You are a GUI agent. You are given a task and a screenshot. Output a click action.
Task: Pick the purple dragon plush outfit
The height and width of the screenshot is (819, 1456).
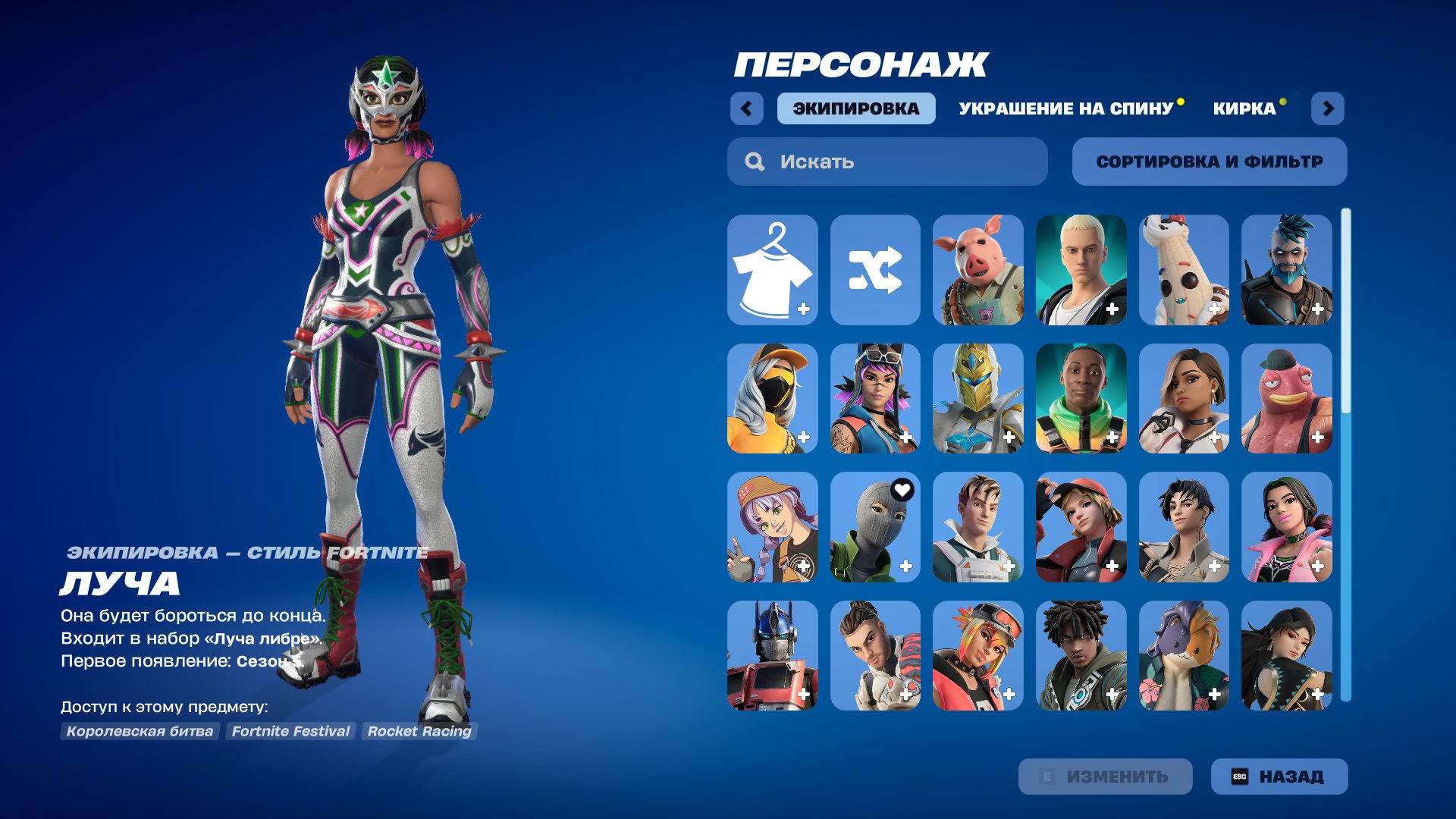point(1183,656)
